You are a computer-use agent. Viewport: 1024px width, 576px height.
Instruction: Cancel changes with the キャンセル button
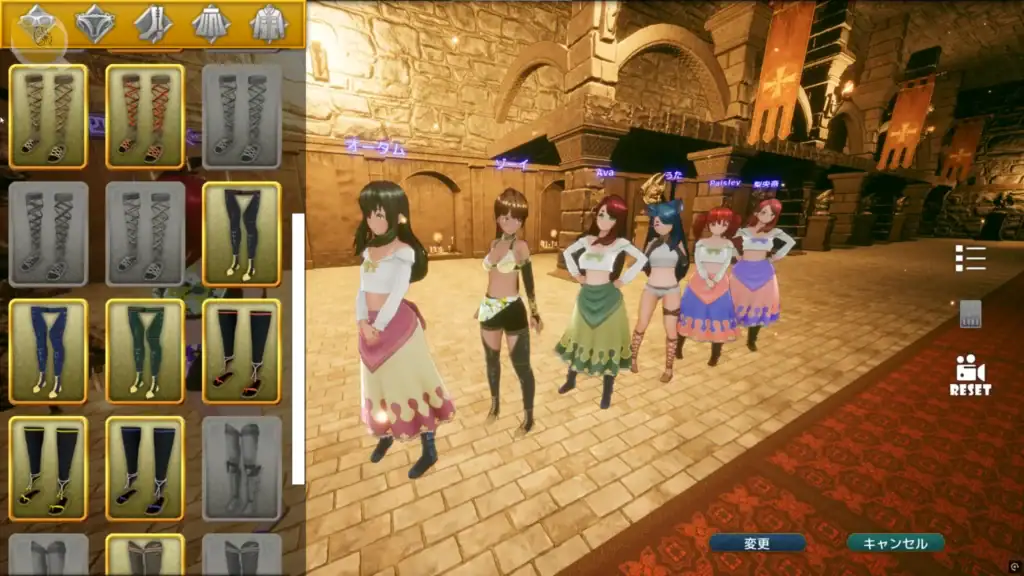[895, 543]
